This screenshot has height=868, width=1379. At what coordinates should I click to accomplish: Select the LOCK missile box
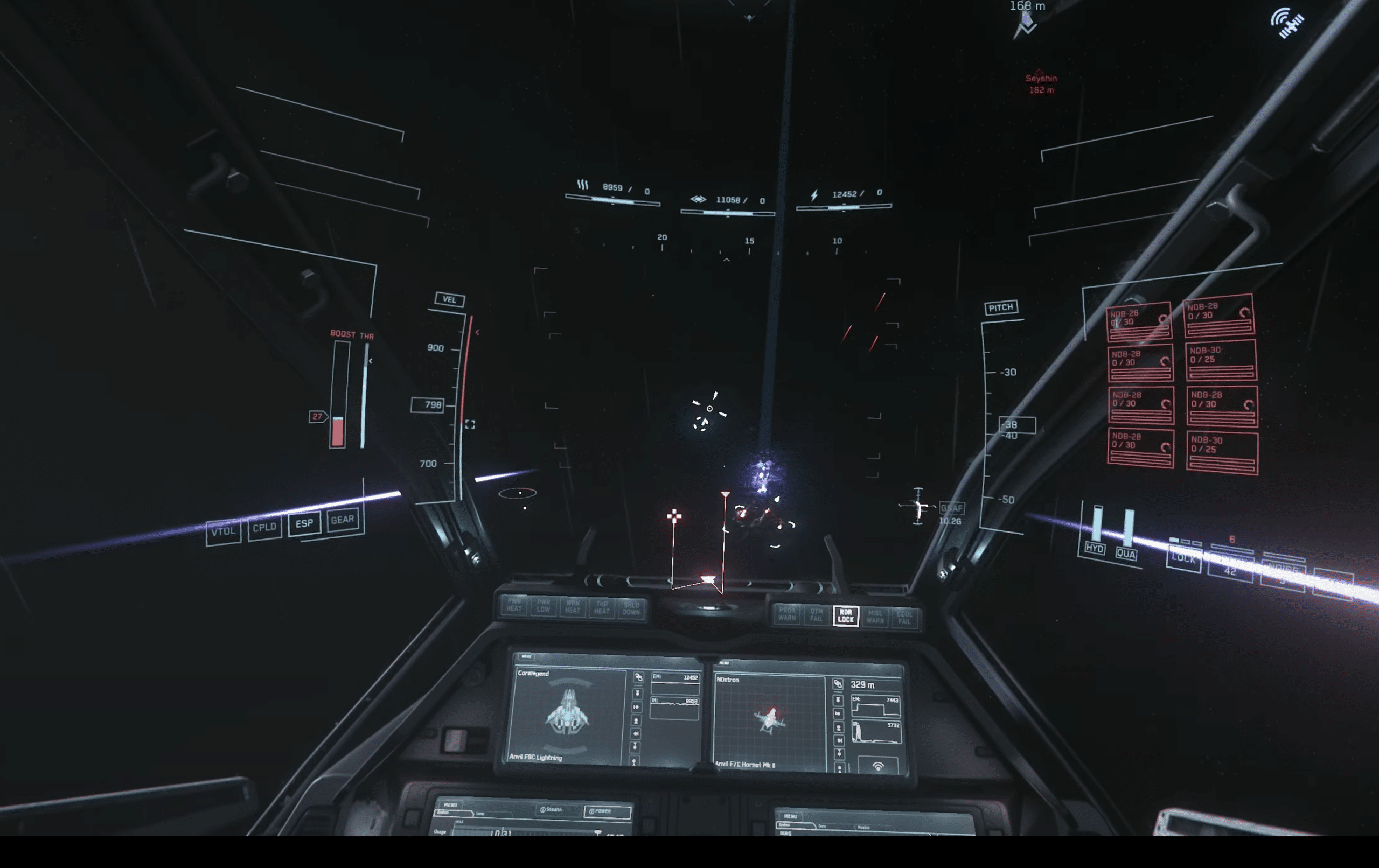pyautogui.click(x=1183, y=558)
